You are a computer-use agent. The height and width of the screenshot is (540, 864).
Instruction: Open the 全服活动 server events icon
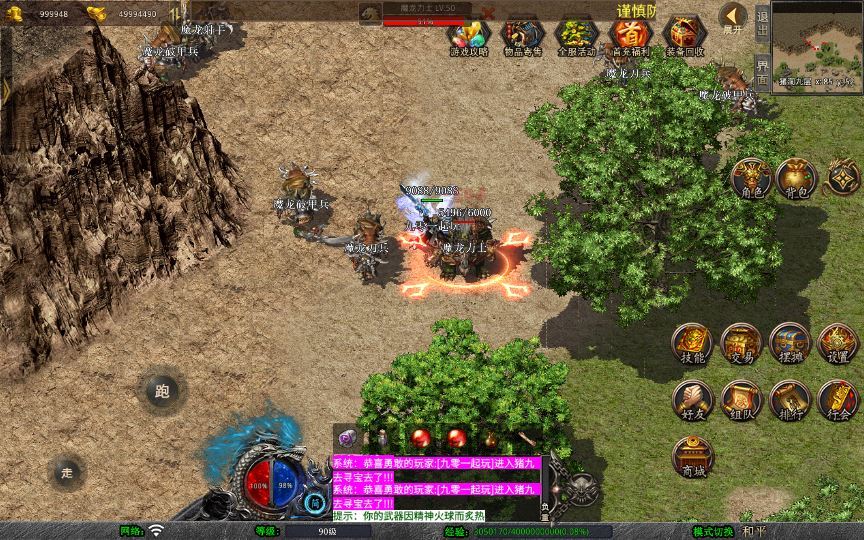(576, 36)
